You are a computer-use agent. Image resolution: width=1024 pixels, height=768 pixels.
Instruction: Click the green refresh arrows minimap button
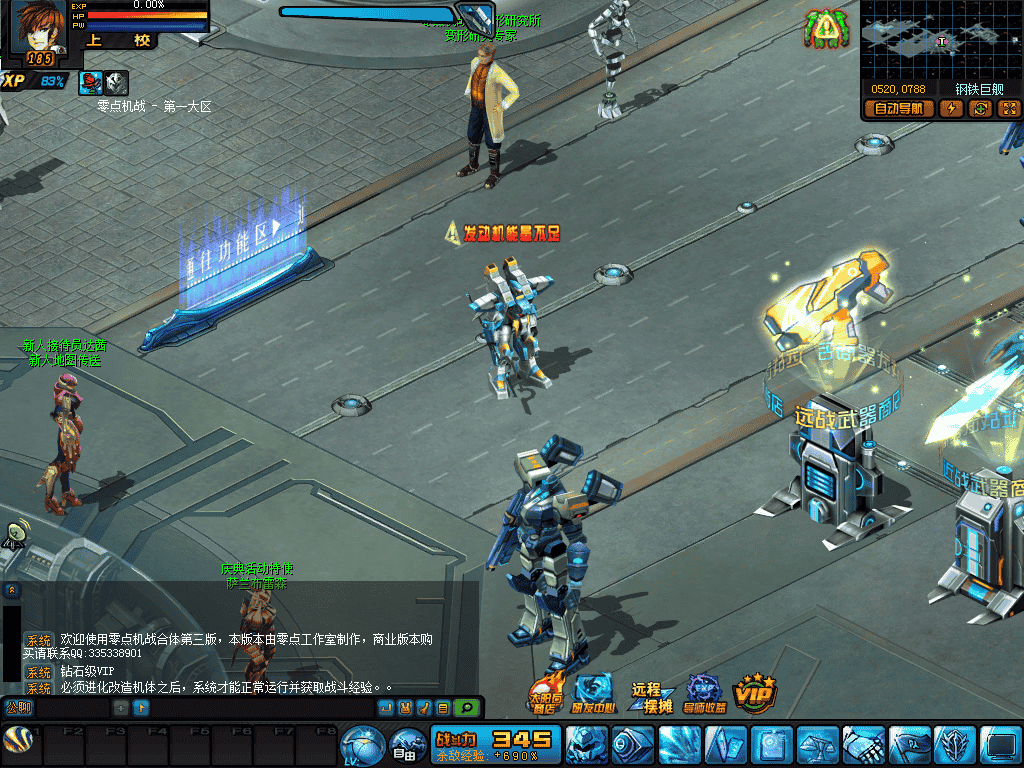coord(980,109)
